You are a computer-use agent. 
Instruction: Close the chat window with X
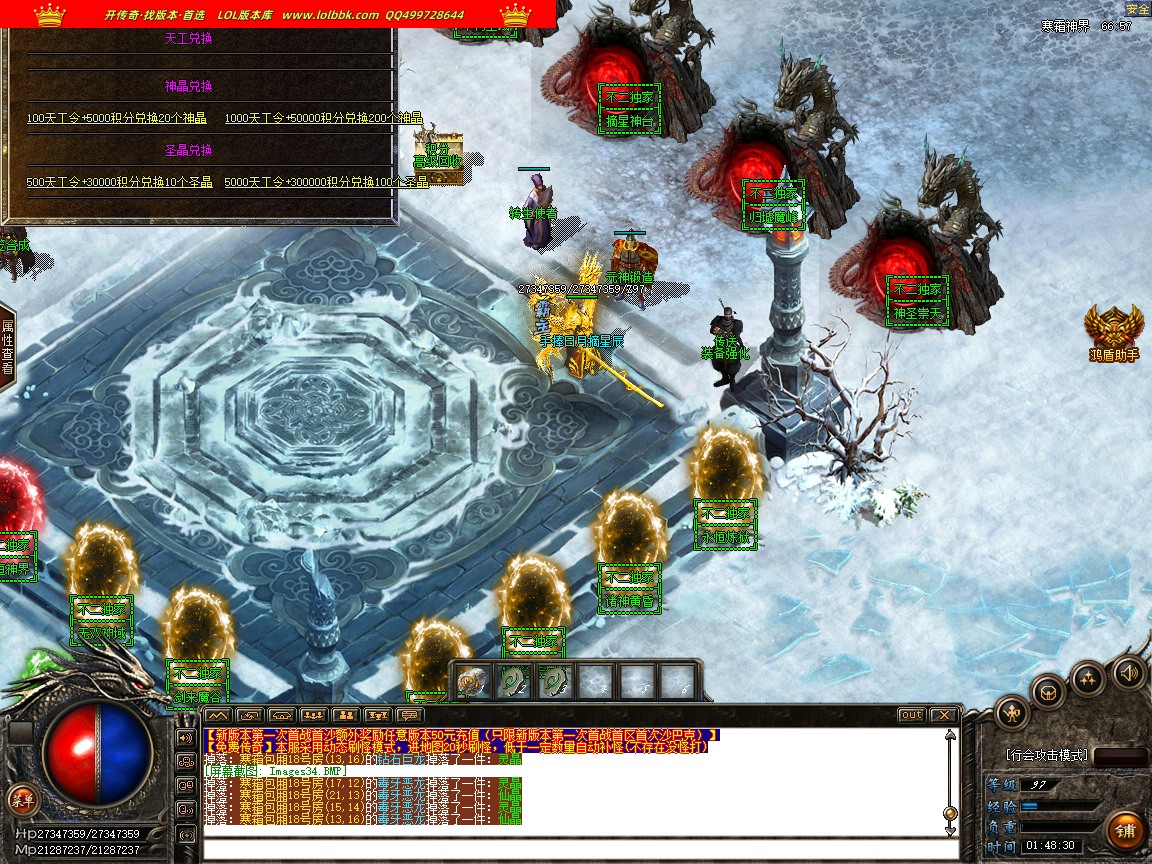(943, 715)
